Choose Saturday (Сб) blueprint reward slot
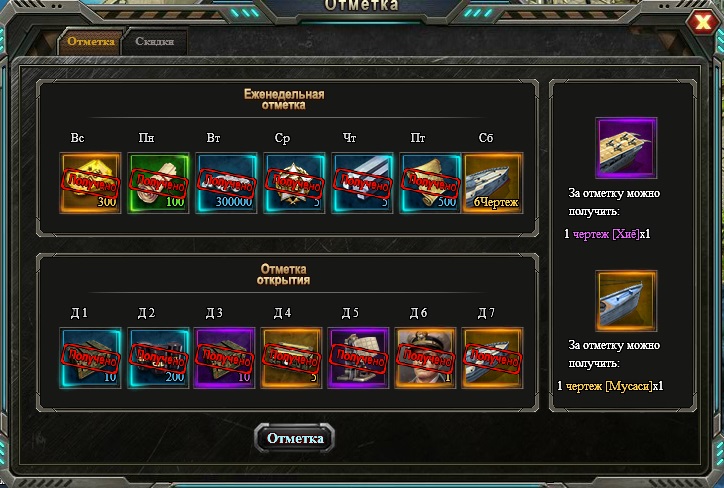The height and width of the screenshot is (488, 724). pos(494,182)
